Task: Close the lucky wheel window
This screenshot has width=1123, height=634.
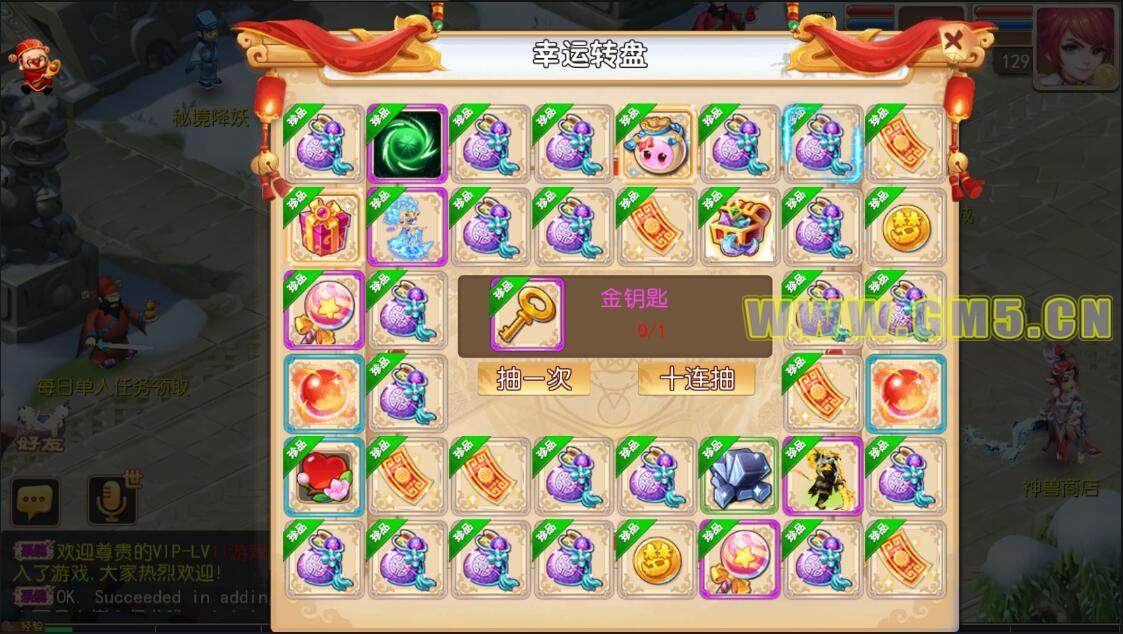Action: click(x=955, y=41)
